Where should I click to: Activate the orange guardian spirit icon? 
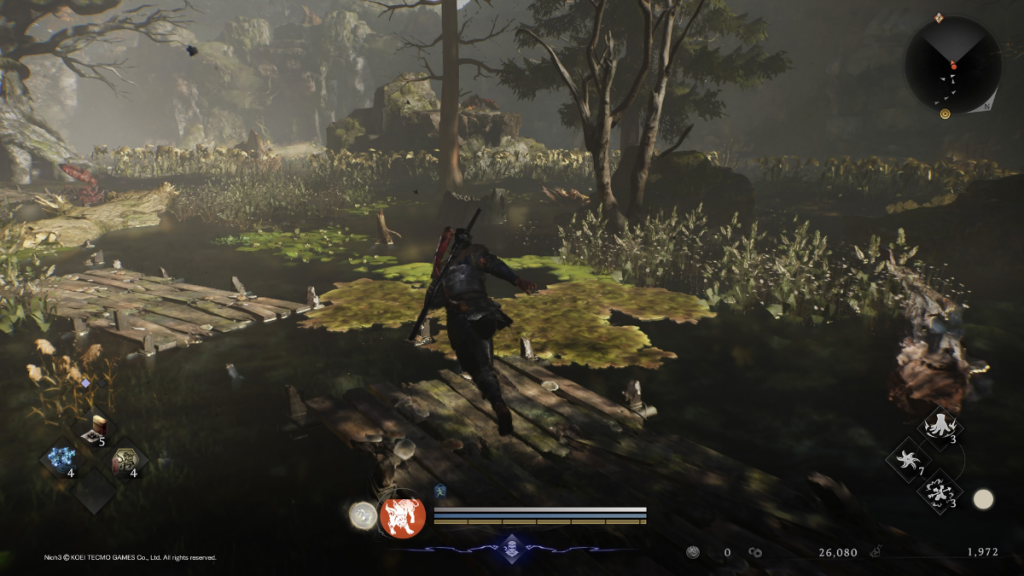(403, 517)
